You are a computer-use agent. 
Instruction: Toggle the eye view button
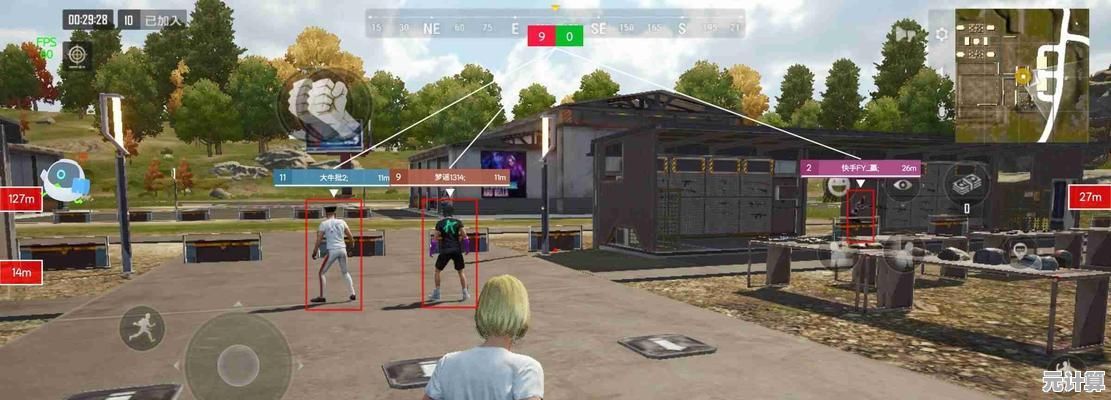coord(904,184)
